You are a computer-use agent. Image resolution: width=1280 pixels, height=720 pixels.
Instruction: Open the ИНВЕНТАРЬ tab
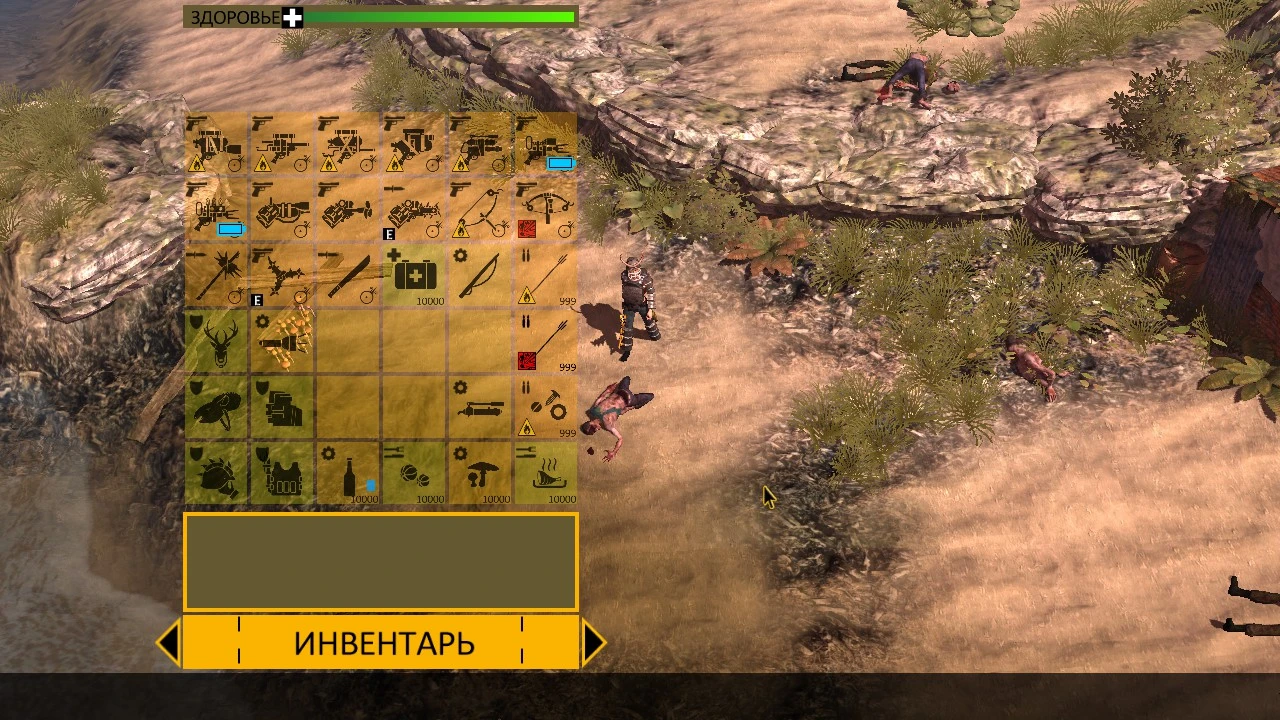coord(383,643)
